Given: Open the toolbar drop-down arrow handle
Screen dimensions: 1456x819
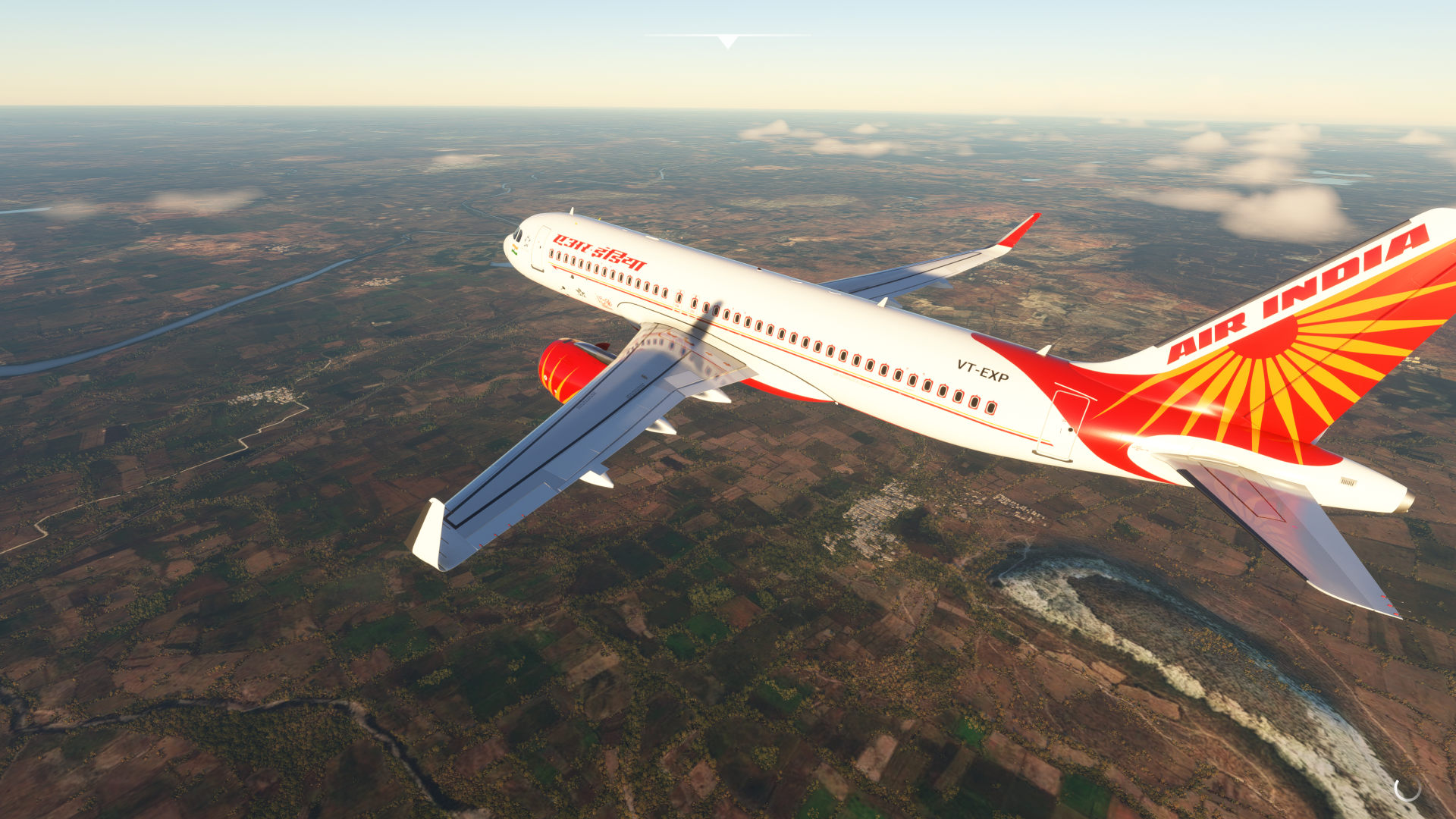Looking at the screenshot, I should [727, 41].
